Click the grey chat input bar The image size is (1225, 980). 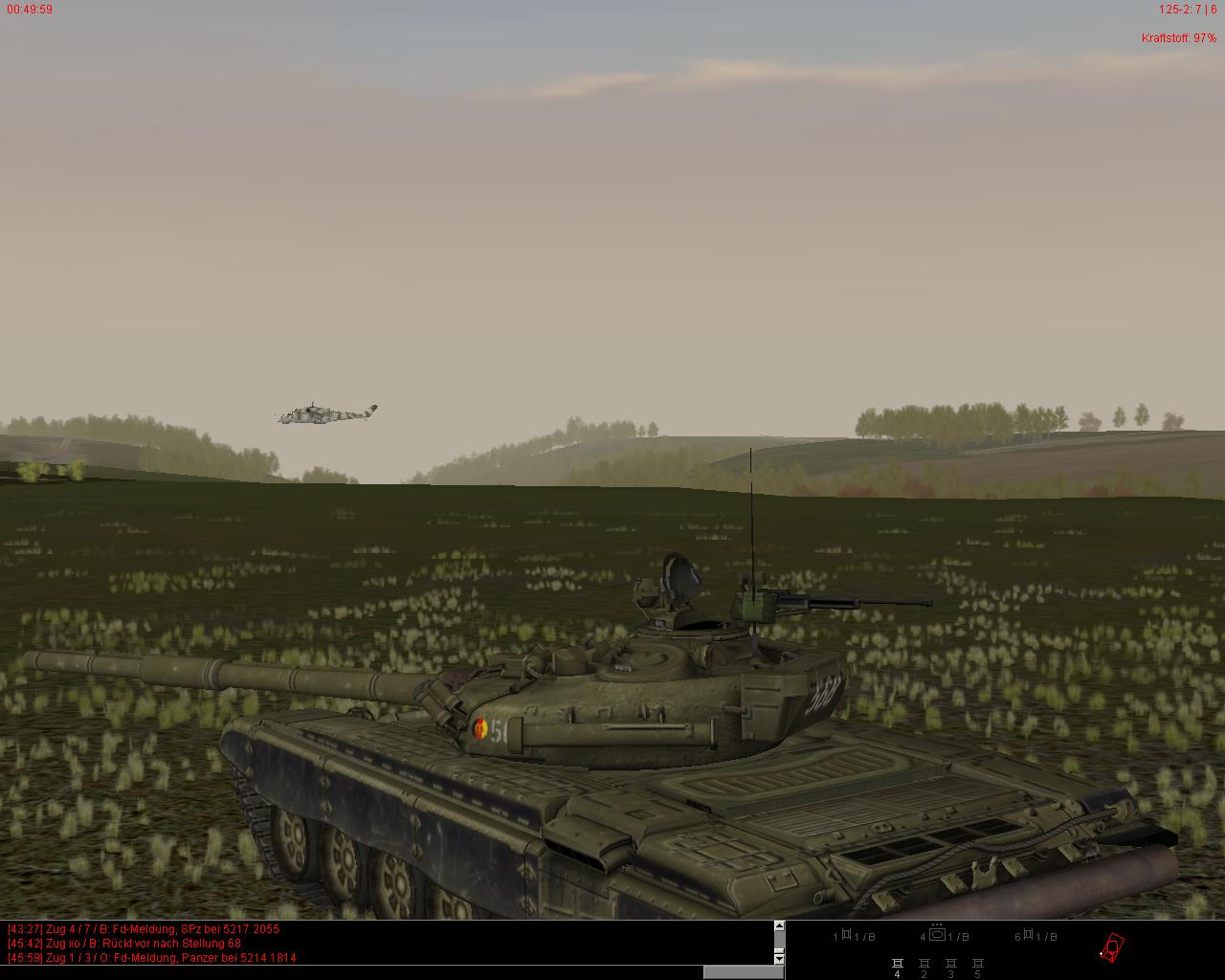point(743,972)
